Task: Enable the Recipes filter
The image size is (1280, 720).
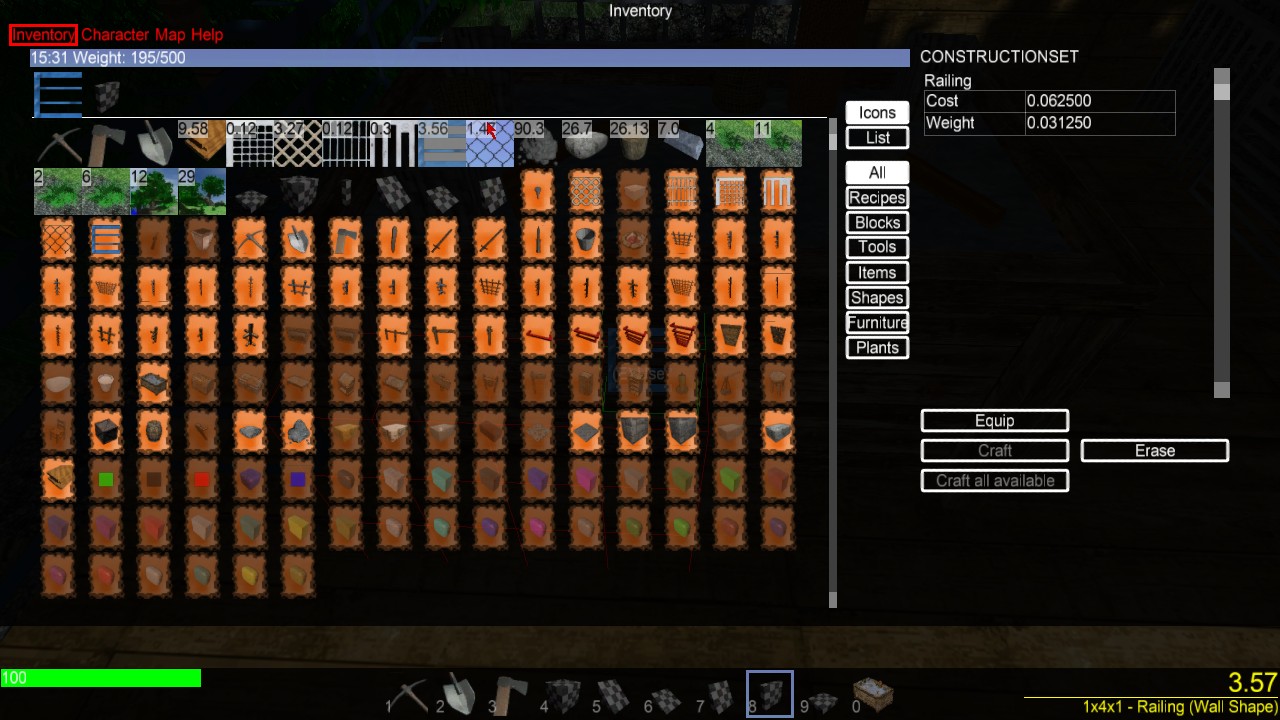Action: pyautogui.click(x=877, y=197)
